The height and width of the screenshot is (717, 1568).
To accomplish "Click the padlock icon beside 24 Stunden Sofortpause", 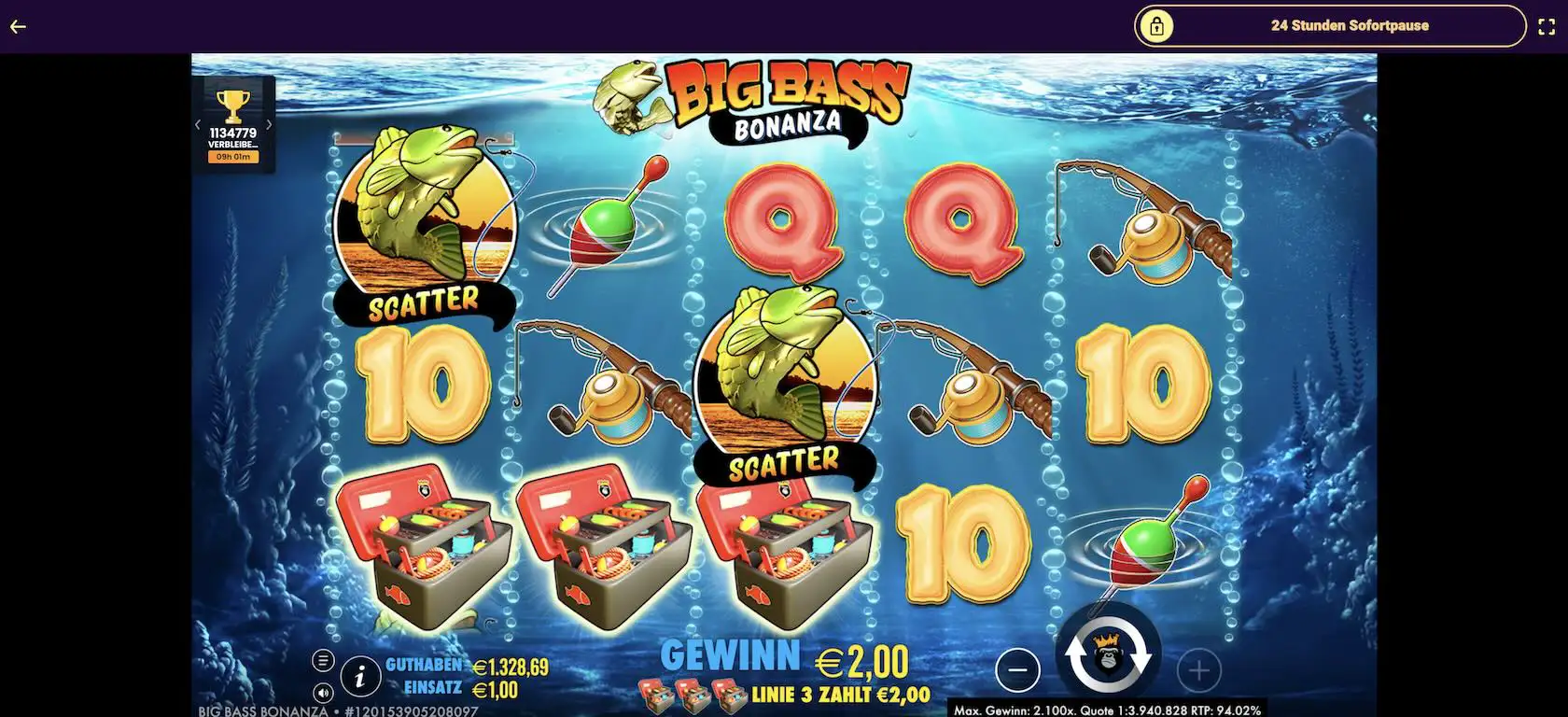I will pyautogui.click(x=1158, y=25).
